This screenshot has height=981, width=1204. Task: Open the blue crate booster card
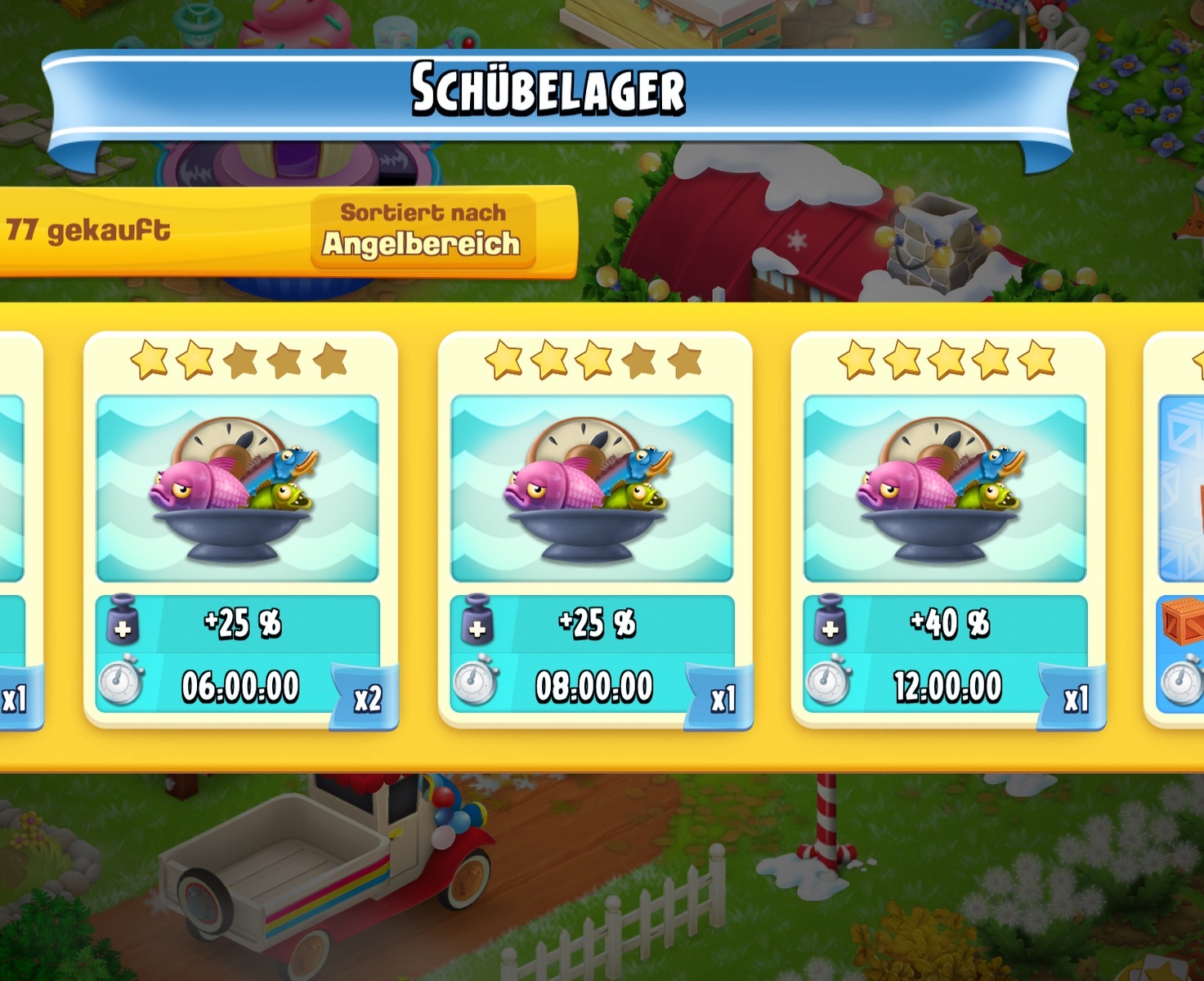click(1177, 530)
